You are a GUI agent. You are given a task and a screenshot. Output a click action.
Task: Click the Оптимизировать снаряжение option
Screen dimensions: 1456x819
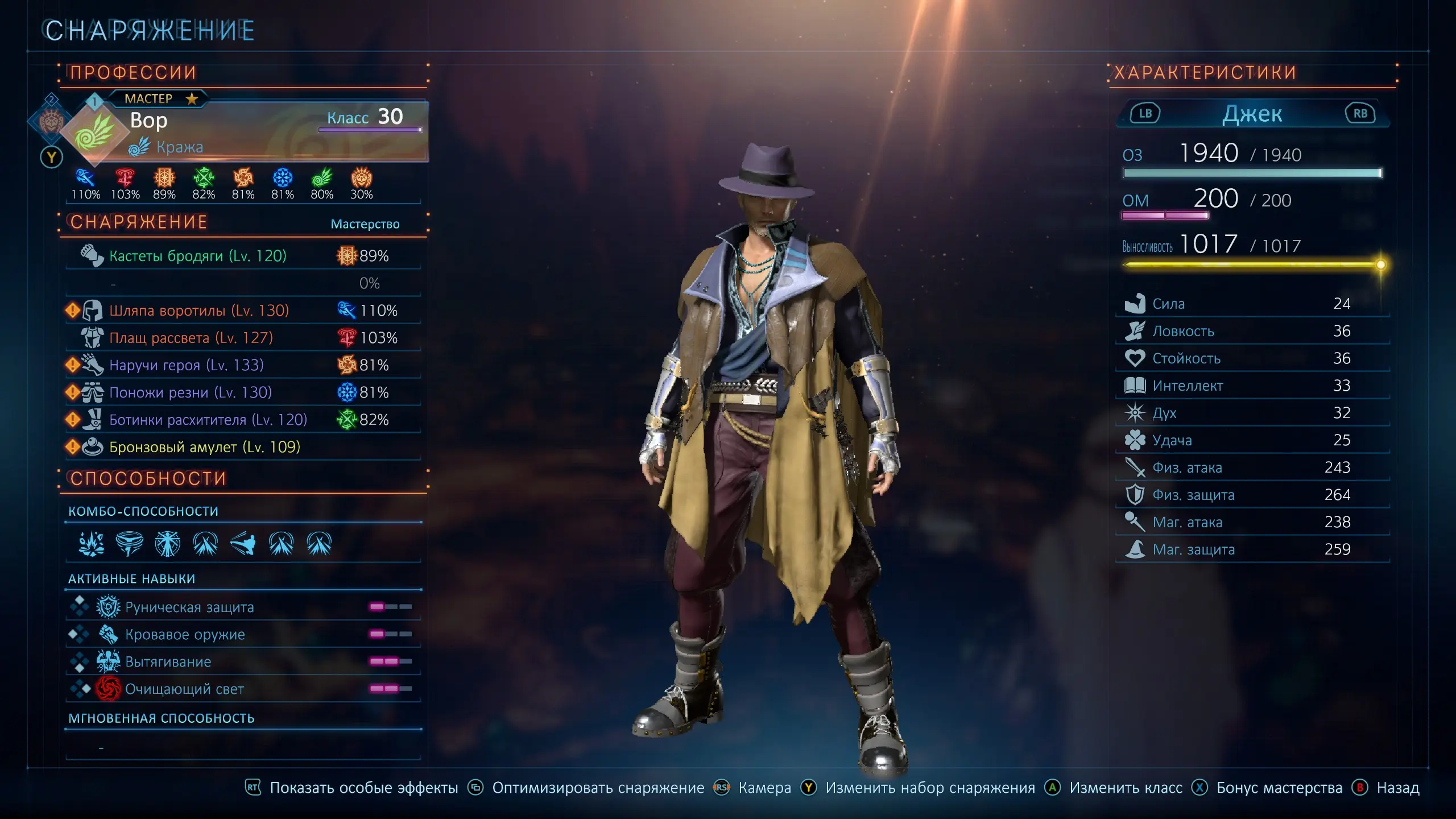point(597,788)
